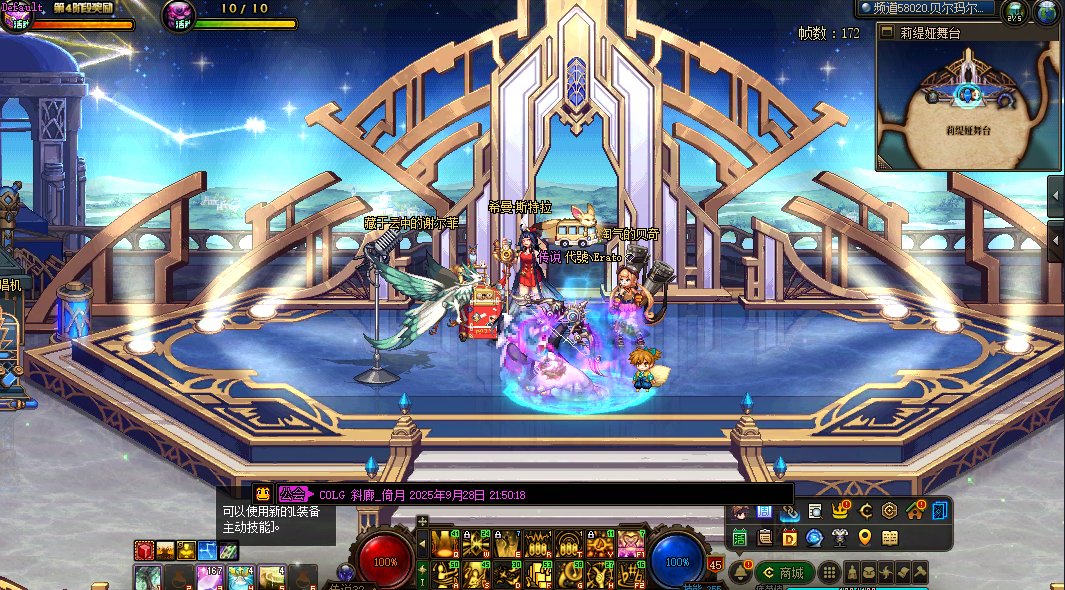The image size is (1065, 590).
Task: Open the green 活 calendar icon
Action: [740, 538]
